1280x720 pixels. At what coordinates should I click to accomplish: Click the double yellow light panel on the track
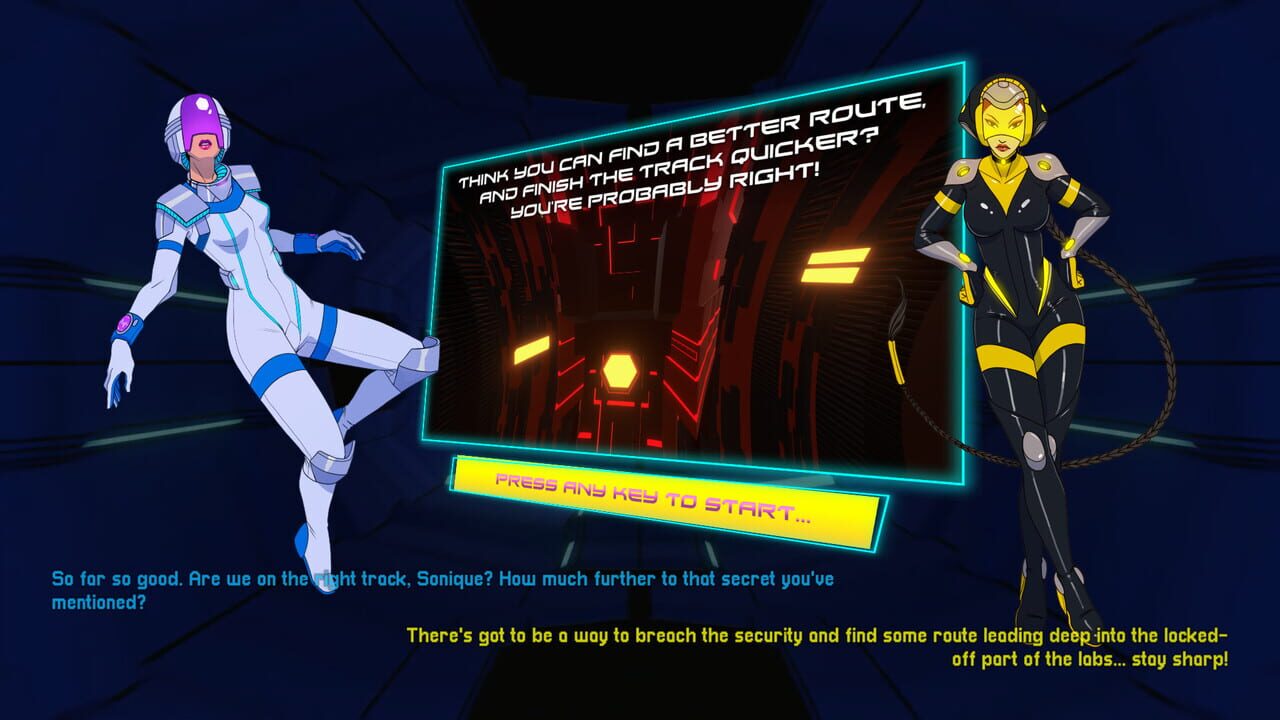pyautogui.click(x=832, y=265)
